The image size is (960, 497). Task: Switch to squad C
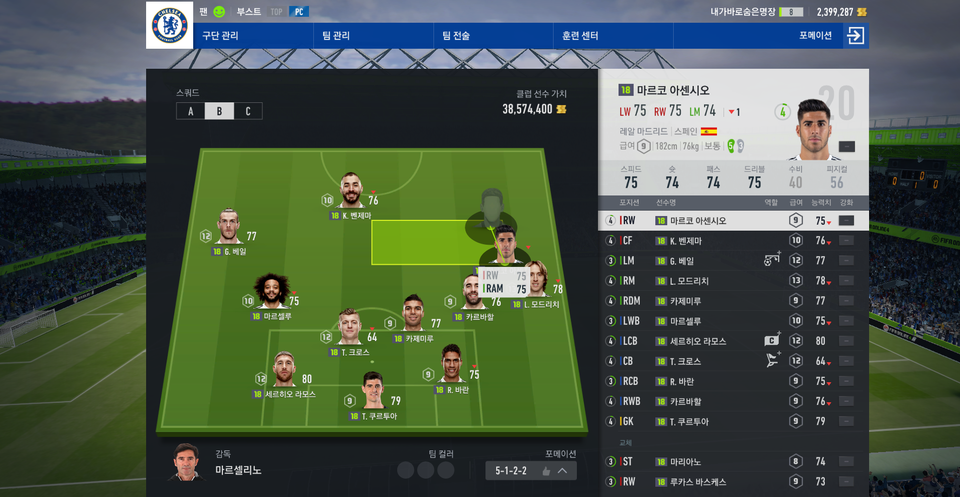[x=248, y=111]
